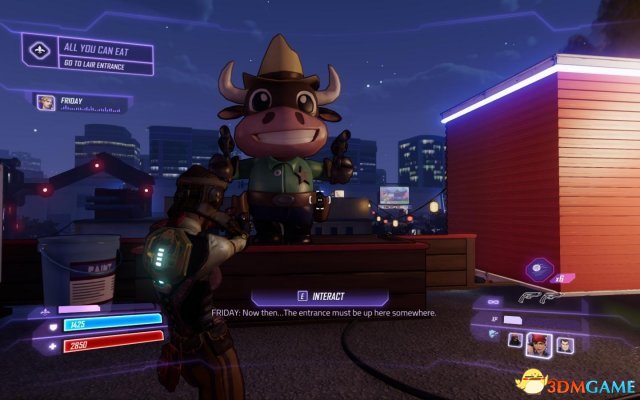Viewport: 640px width, 400px height.
Task: Switch to the dark-haired male agent portrait
Action: click(565, 344)
